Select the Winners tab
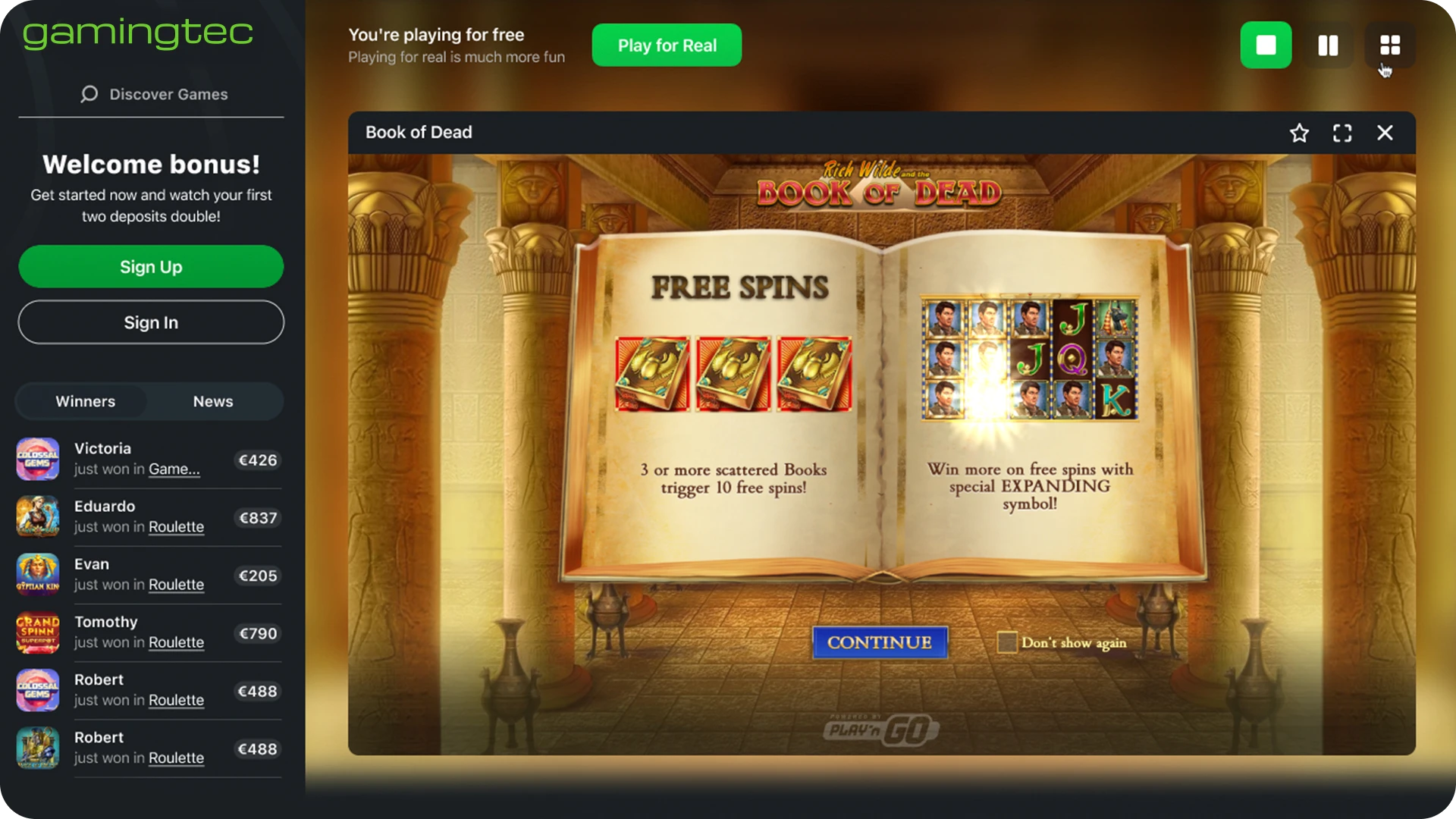 (x=85, y=401)
